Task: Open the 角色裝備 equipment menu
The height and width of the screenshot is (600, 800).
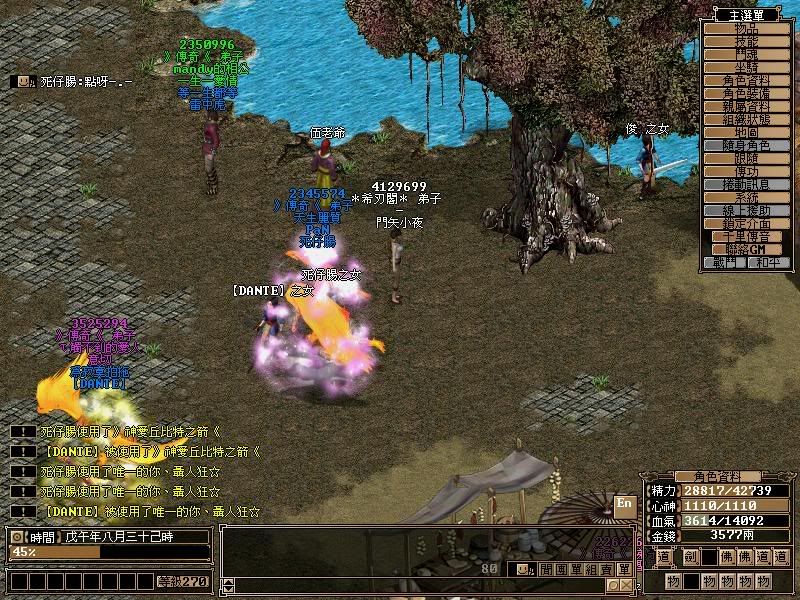Action: 746,93
